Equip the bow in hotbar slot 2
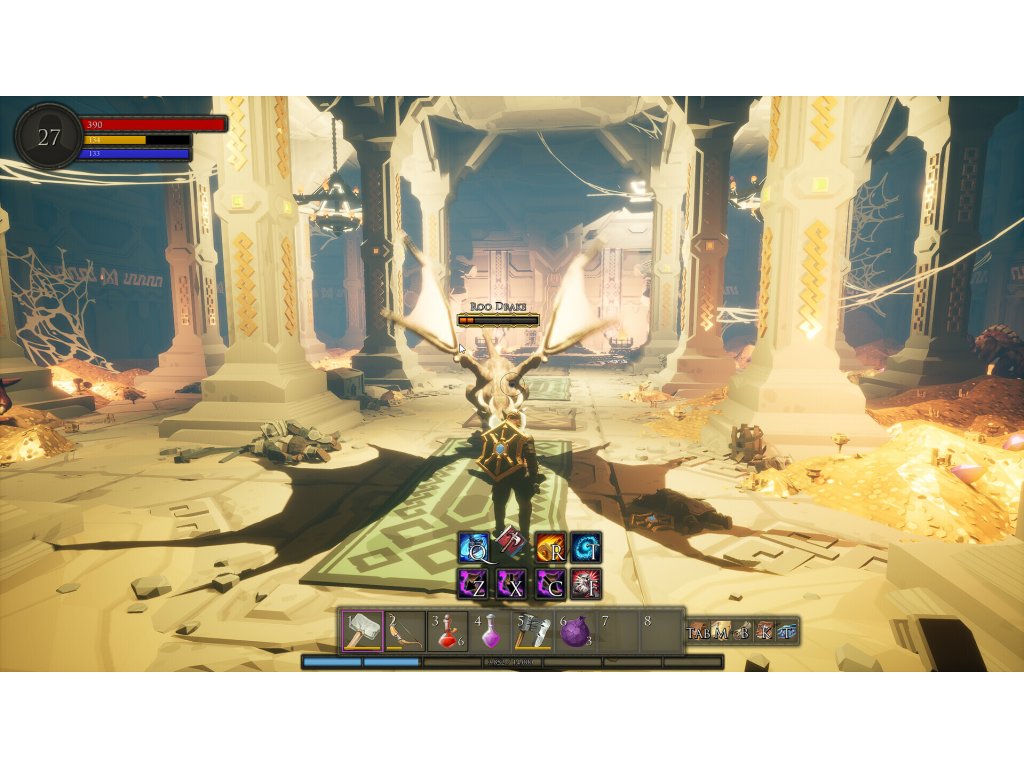 pos(405,631)
